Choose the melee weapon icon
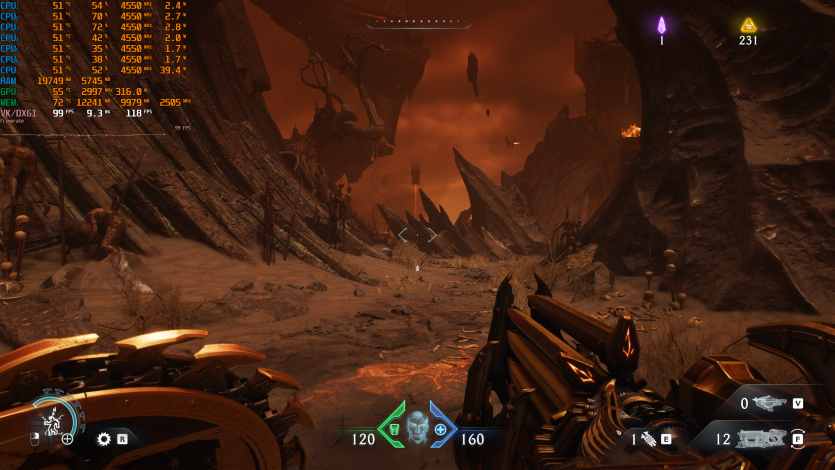Screen dimensions: 835x470 click(651, 438)
